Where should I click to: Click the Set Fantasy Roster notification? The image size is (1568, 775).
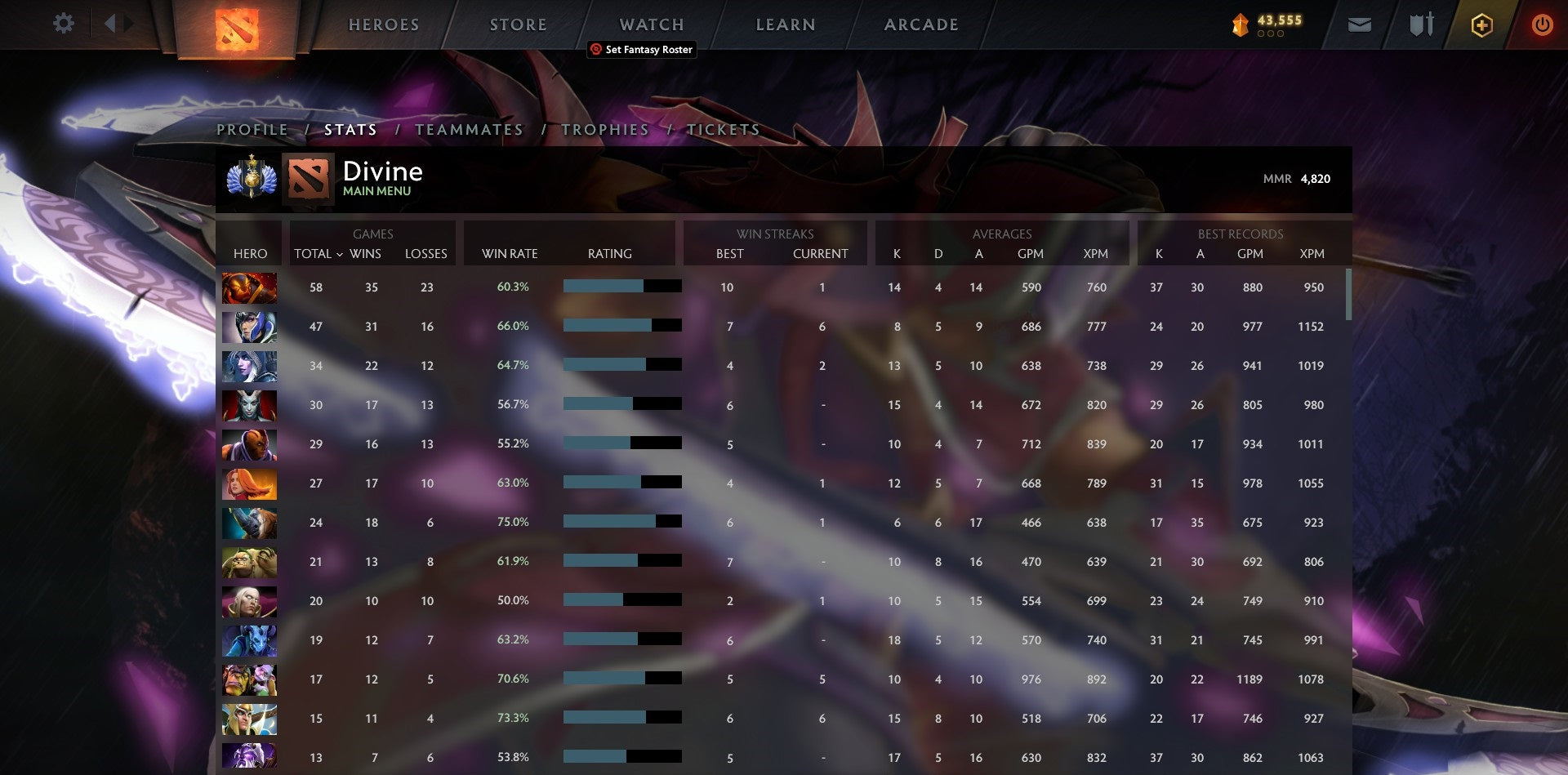(641, 50)
